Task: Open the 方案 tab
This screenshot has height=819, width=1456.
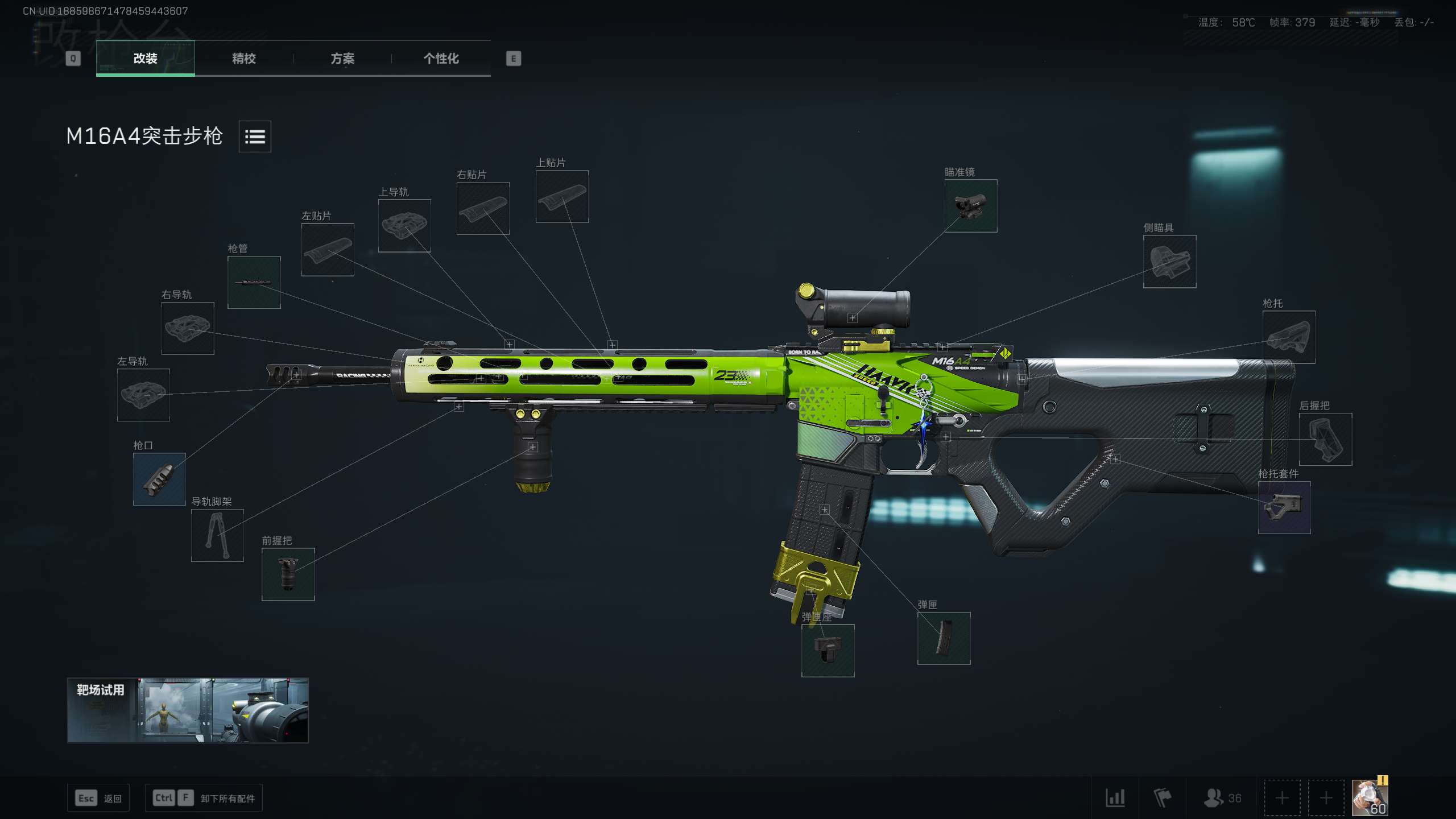Action: (x=342, y=59)
